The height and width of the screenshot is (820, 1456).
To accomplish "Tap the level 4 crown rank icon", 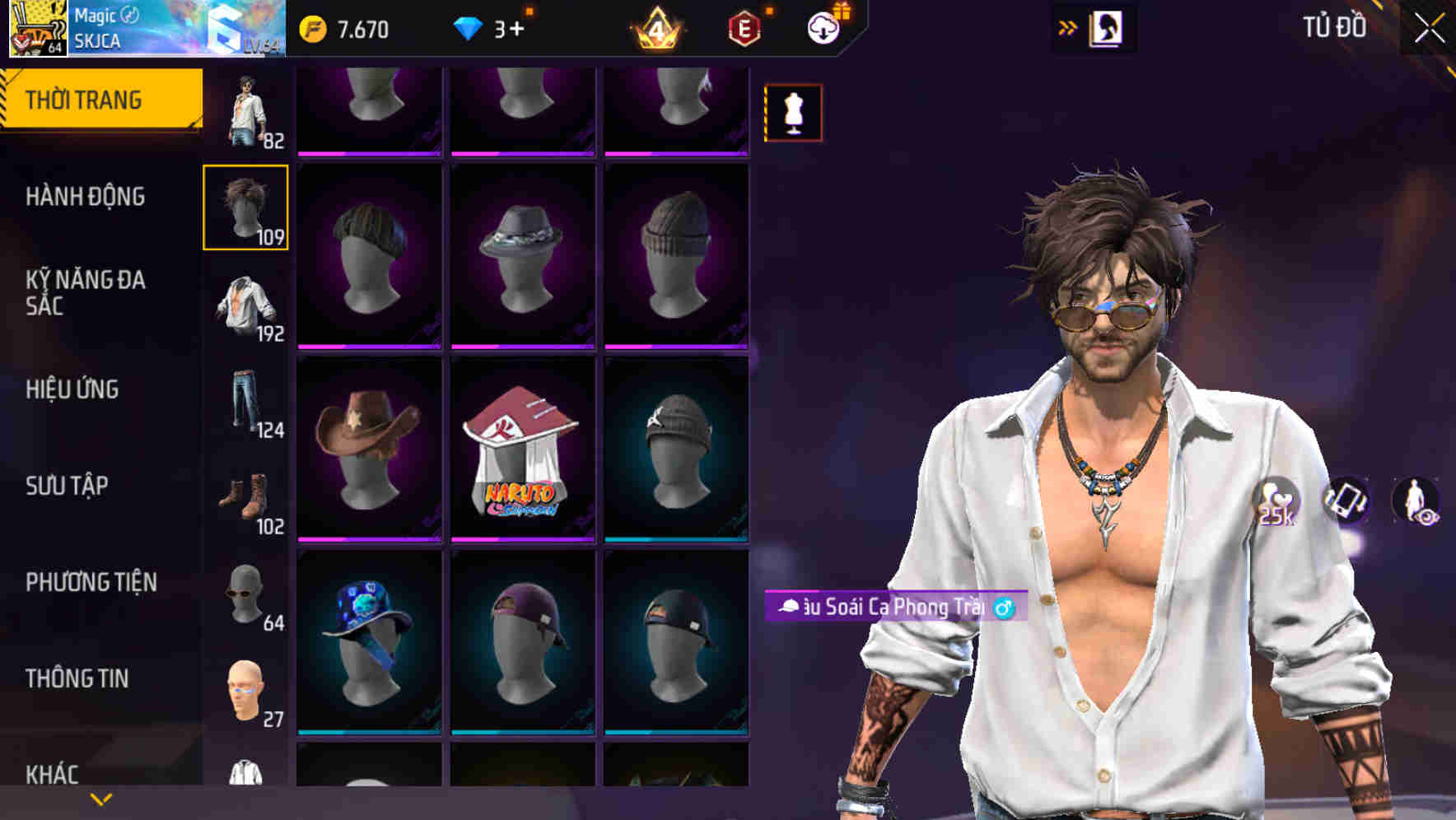I will (658, 28).
